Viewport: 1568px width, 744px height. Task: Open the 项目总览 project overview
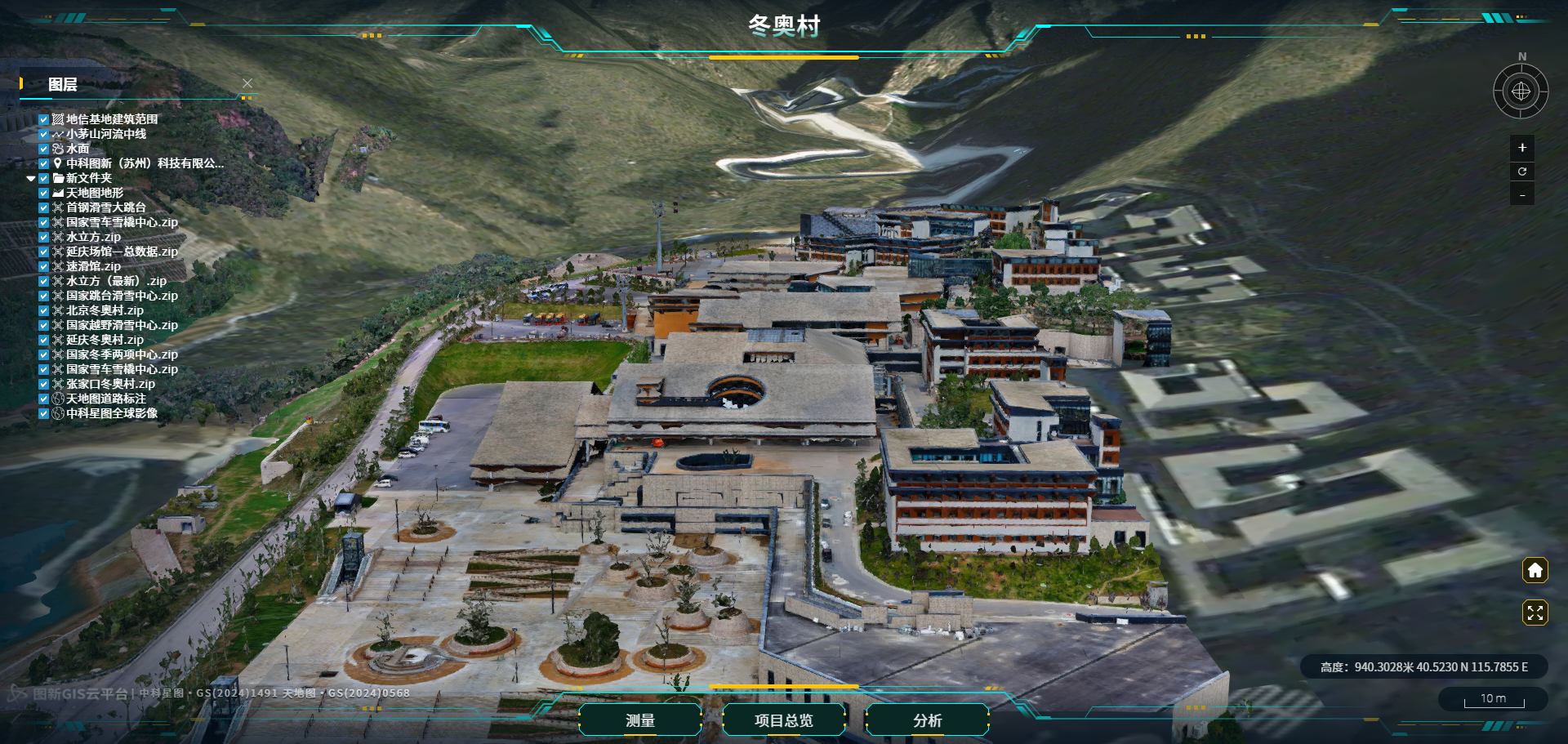783,720
